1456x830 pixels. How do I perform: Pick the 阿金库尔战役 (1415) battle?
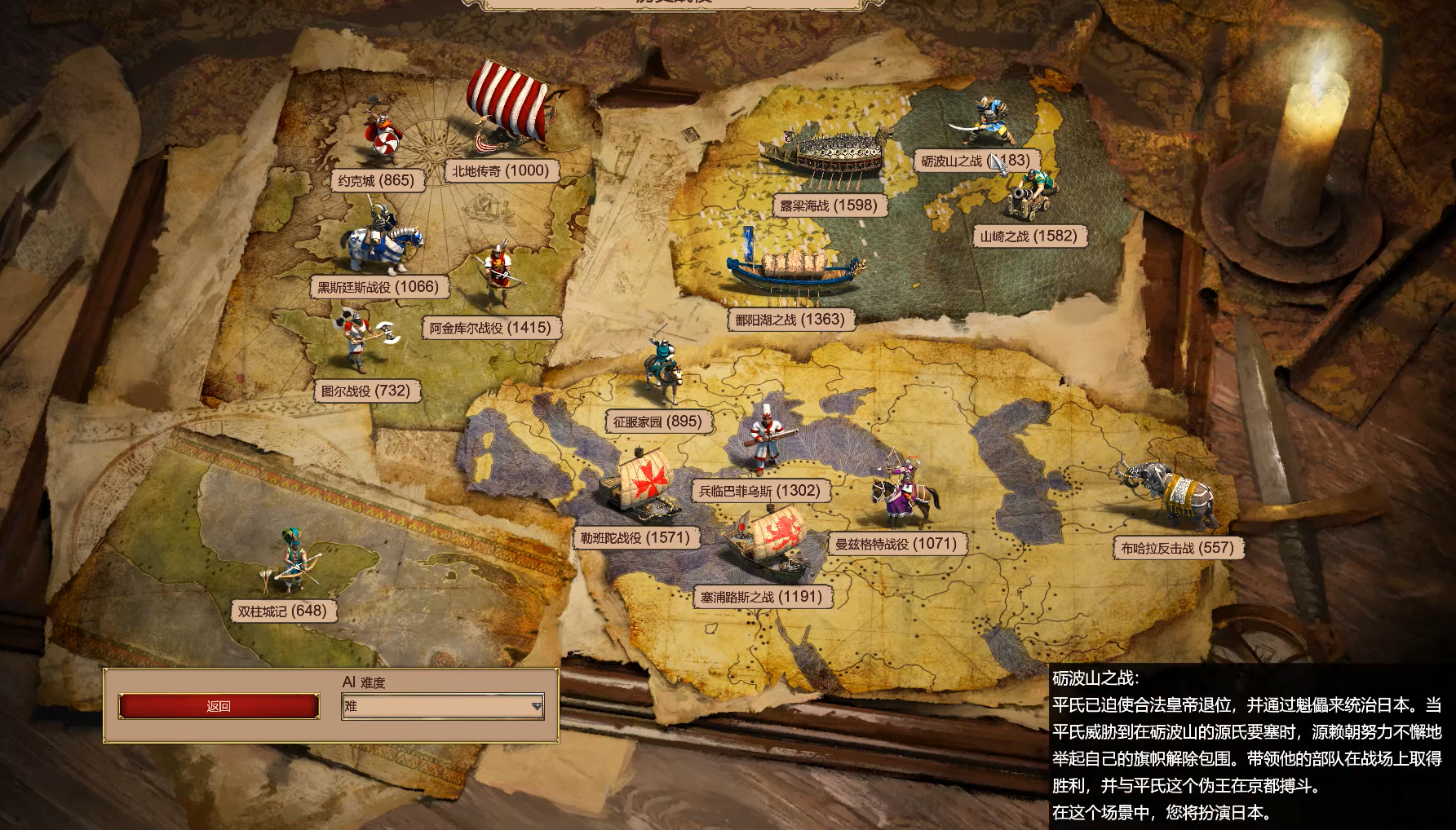point(490,328)
